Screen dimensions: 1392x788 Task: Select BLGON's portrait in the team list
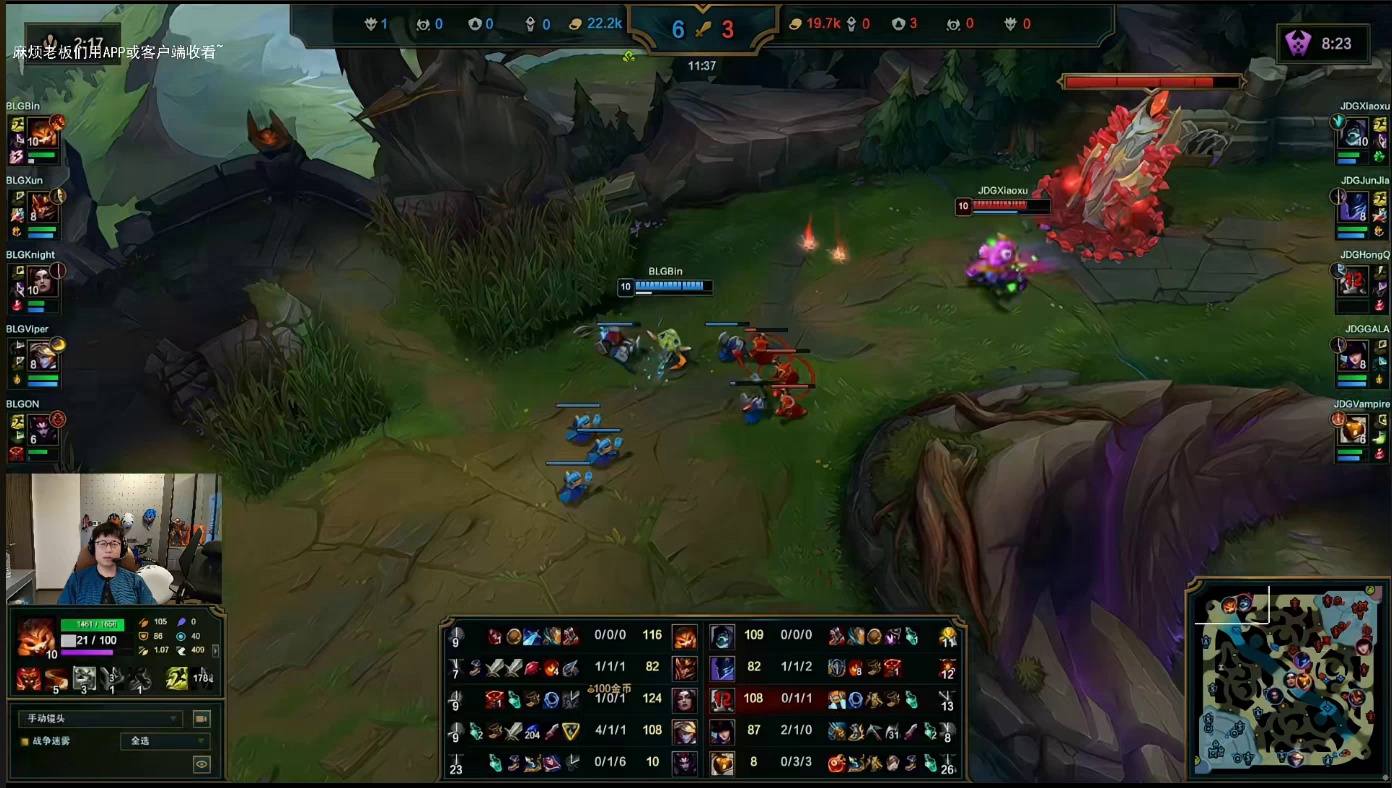pyautogui.click(x=41, y=430)
